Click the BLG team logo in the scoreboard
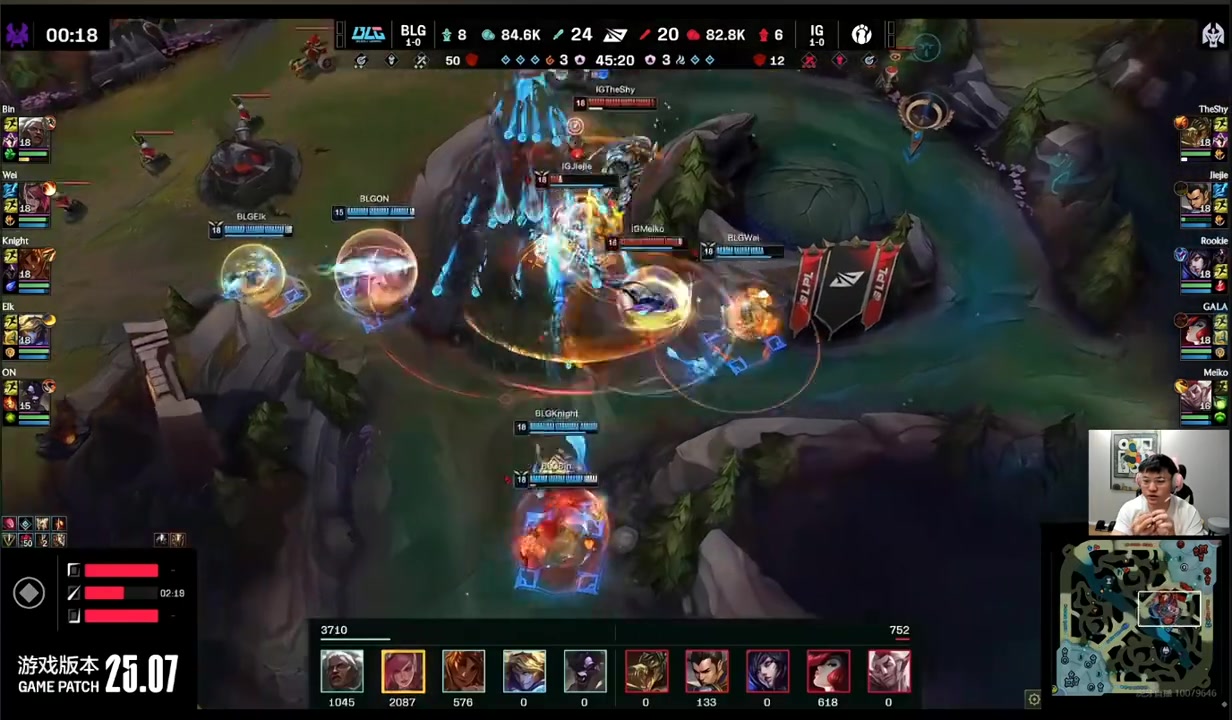Screen dimensions: 1232x720 368,35
